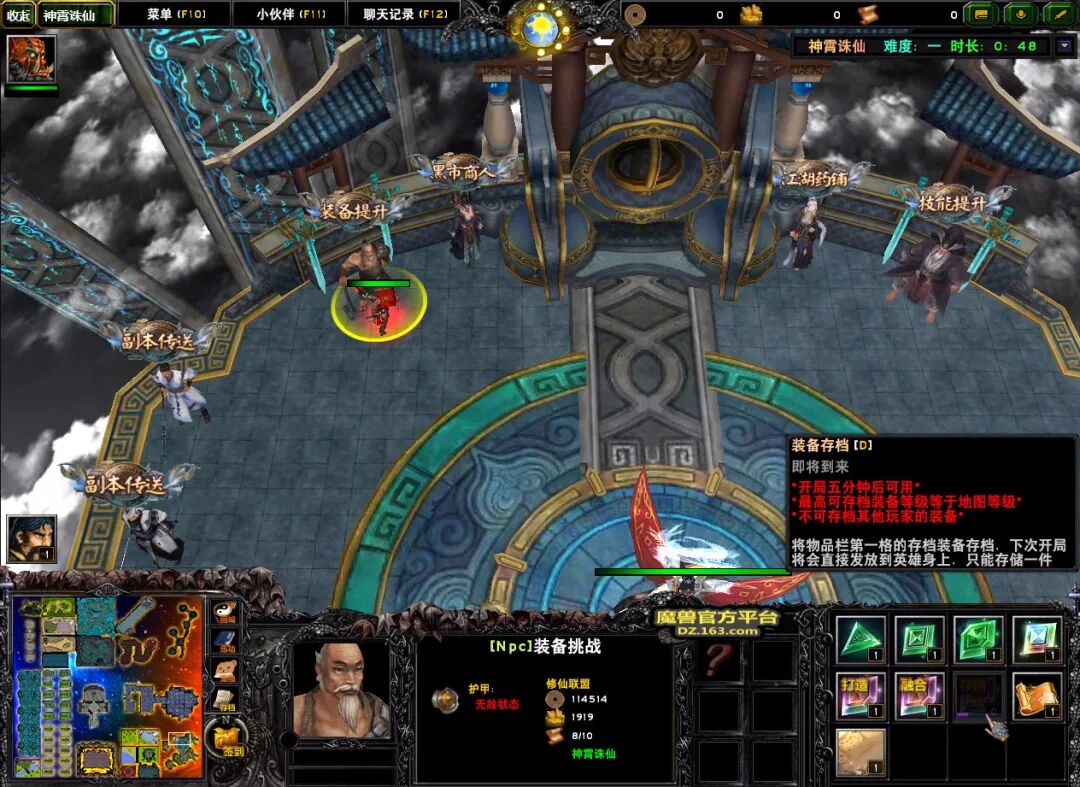Click the bearded hero portrait above the minimap
1080x787 pixels.
31,539
